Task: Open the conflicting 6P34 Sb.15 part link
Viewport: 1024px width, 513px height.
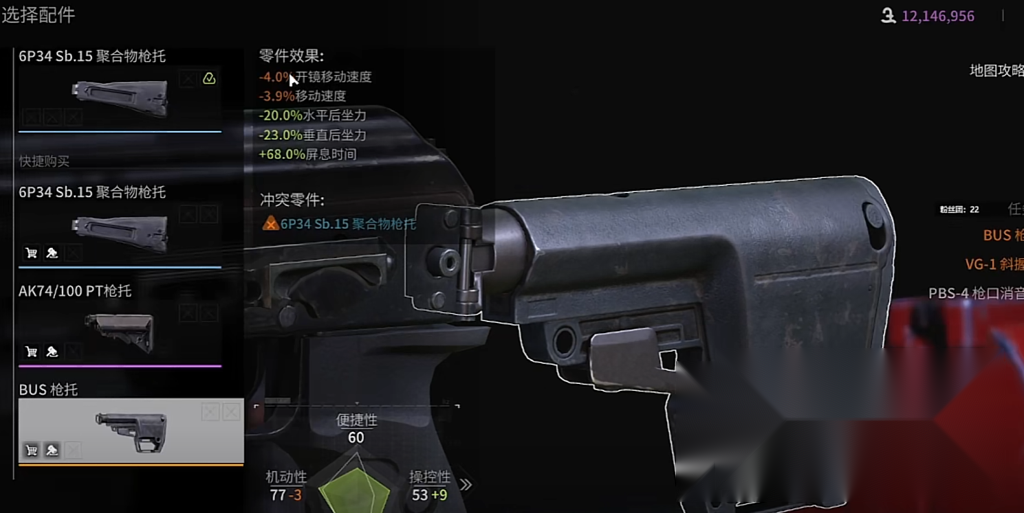Action: [347, 224]
